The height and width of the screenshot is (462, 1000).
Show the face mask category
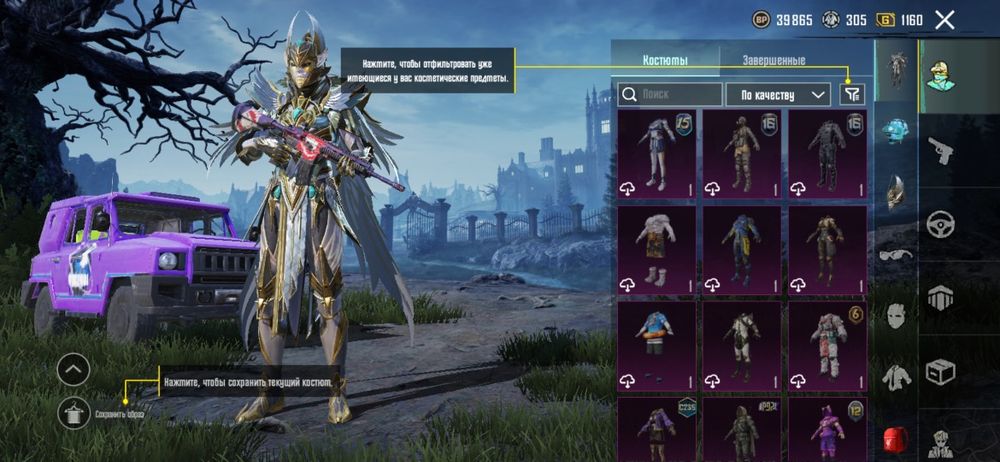coord(896,315)
